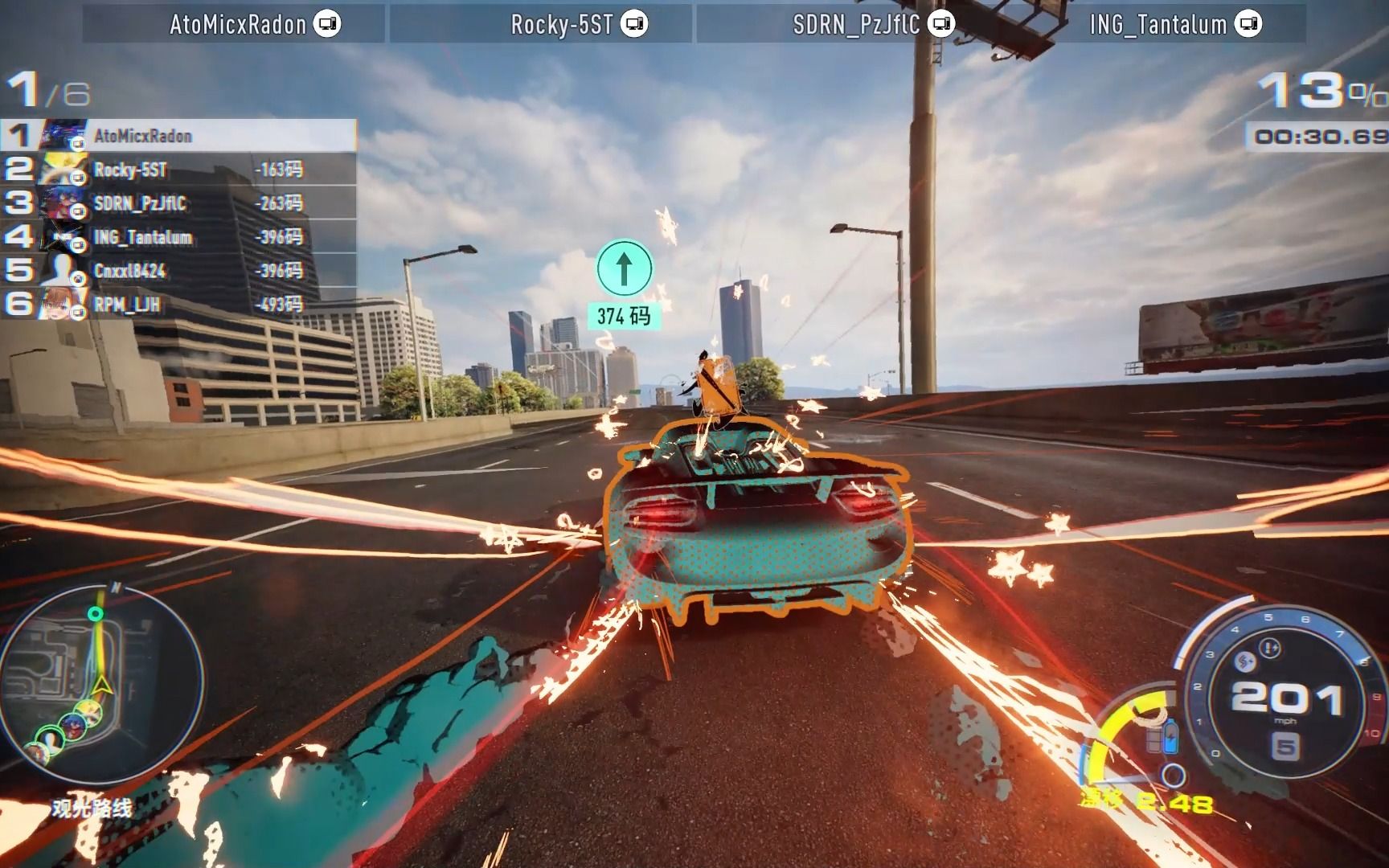Select AtoMicxRadon in the leaderboard
1389x868 pixels.
[178, 135]
